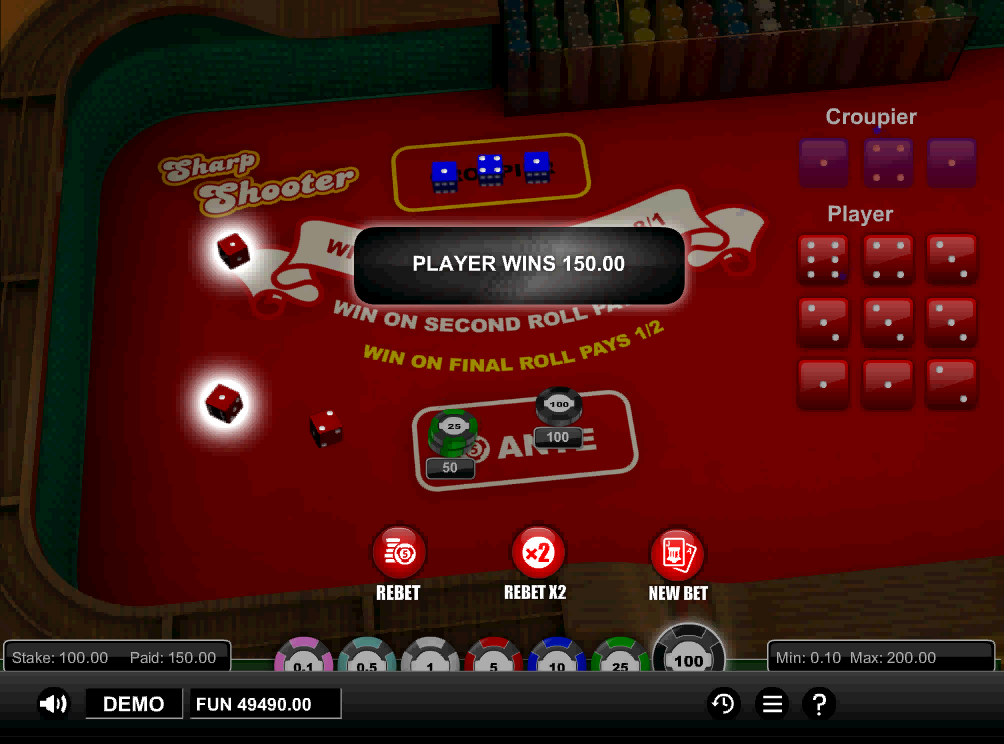The width and height of the screenshot is (1004, 744).
Task: Click the REBET button
Action: point(399,551)
